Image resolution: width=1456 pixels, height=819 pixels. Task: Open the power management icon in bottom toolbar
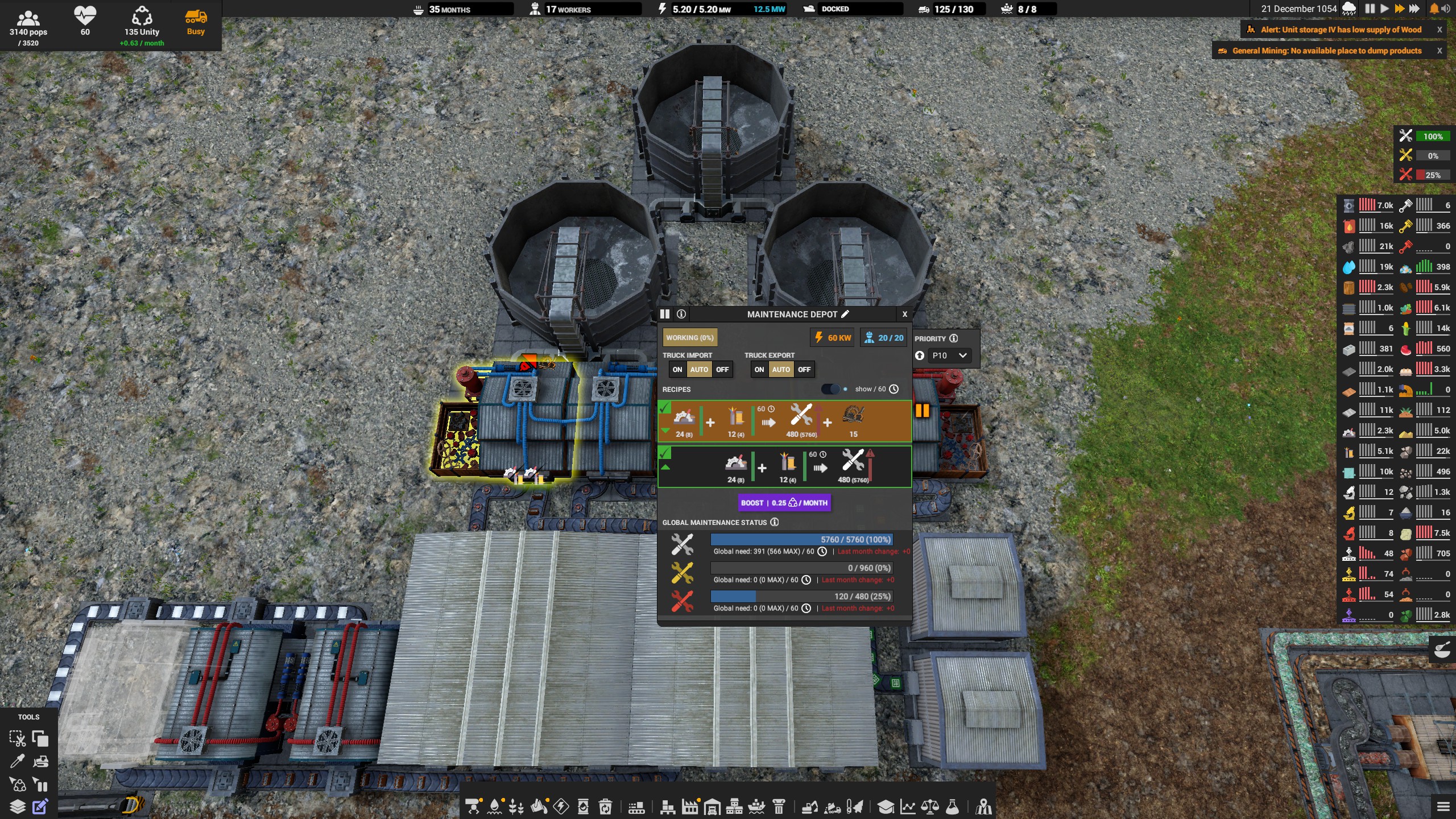pos(561,806)
